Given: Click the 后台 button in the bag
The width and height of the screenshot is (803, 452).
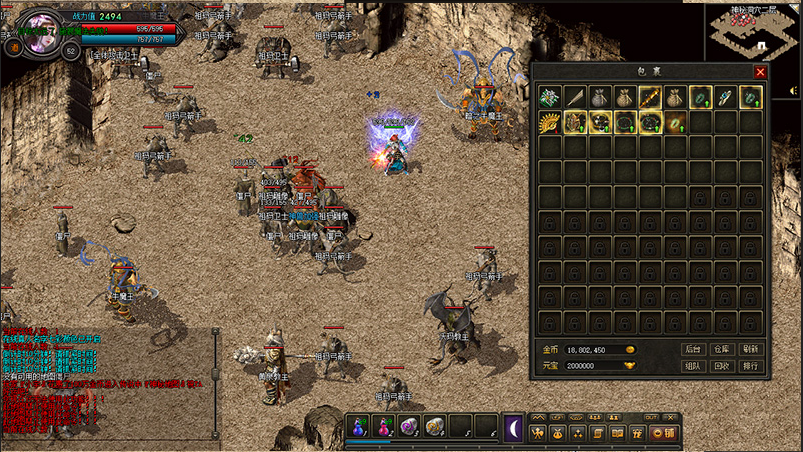Looking at the screenshot, I should (693, 349).
